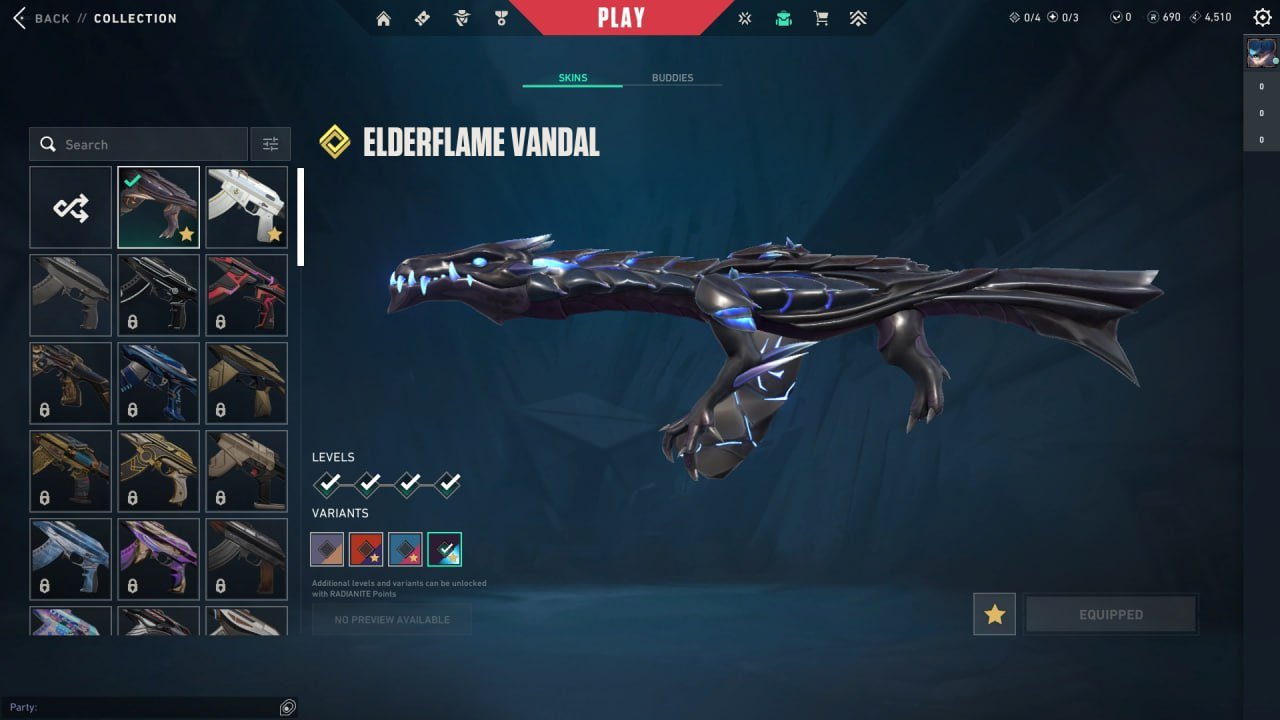Select the random skin shuffle thumbnail
Viewport: 1280px width, 720px height.
pos(70,207)
